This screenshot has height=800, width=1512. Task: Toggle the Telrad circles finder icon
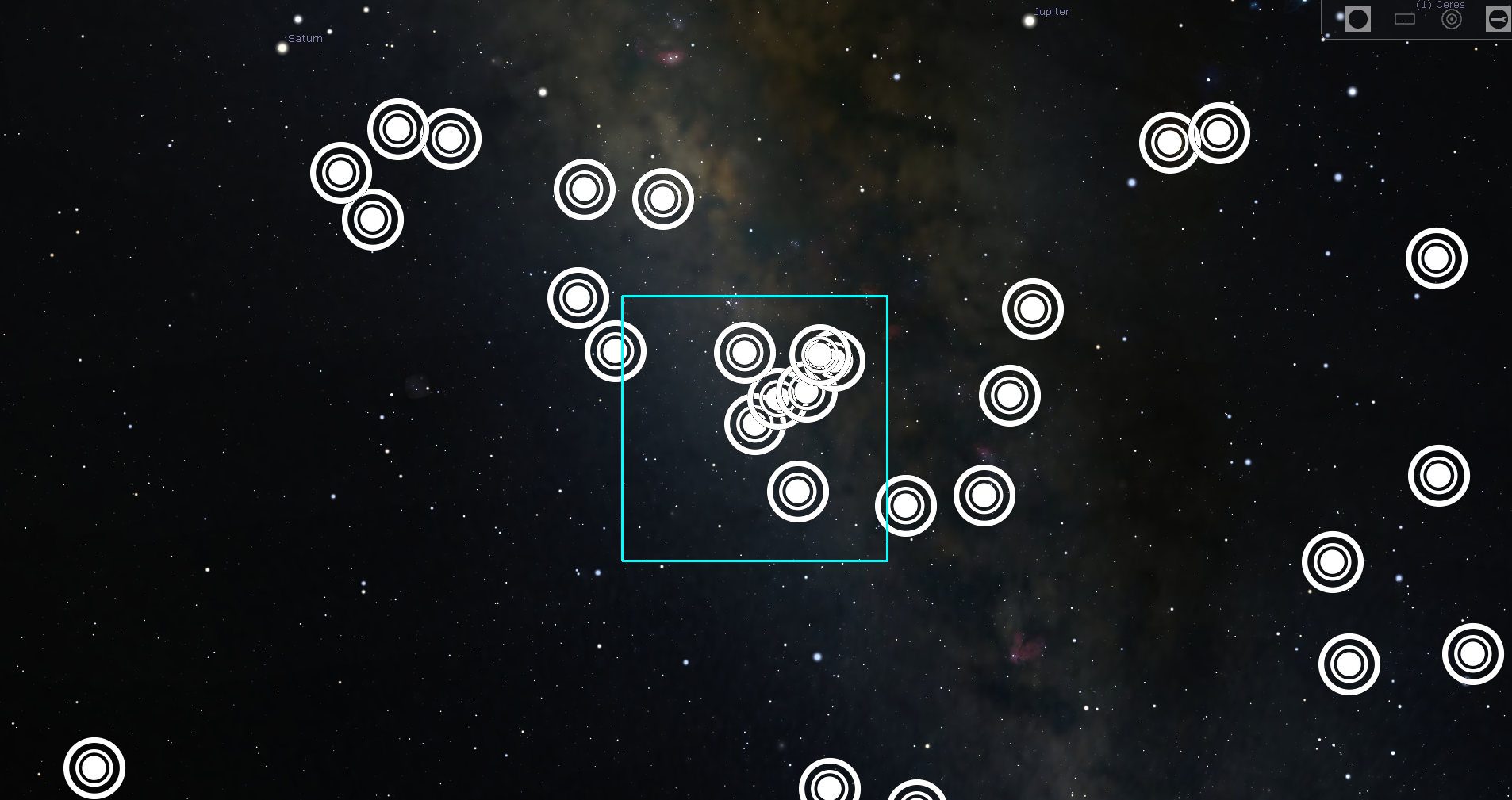coord(1452,19)
